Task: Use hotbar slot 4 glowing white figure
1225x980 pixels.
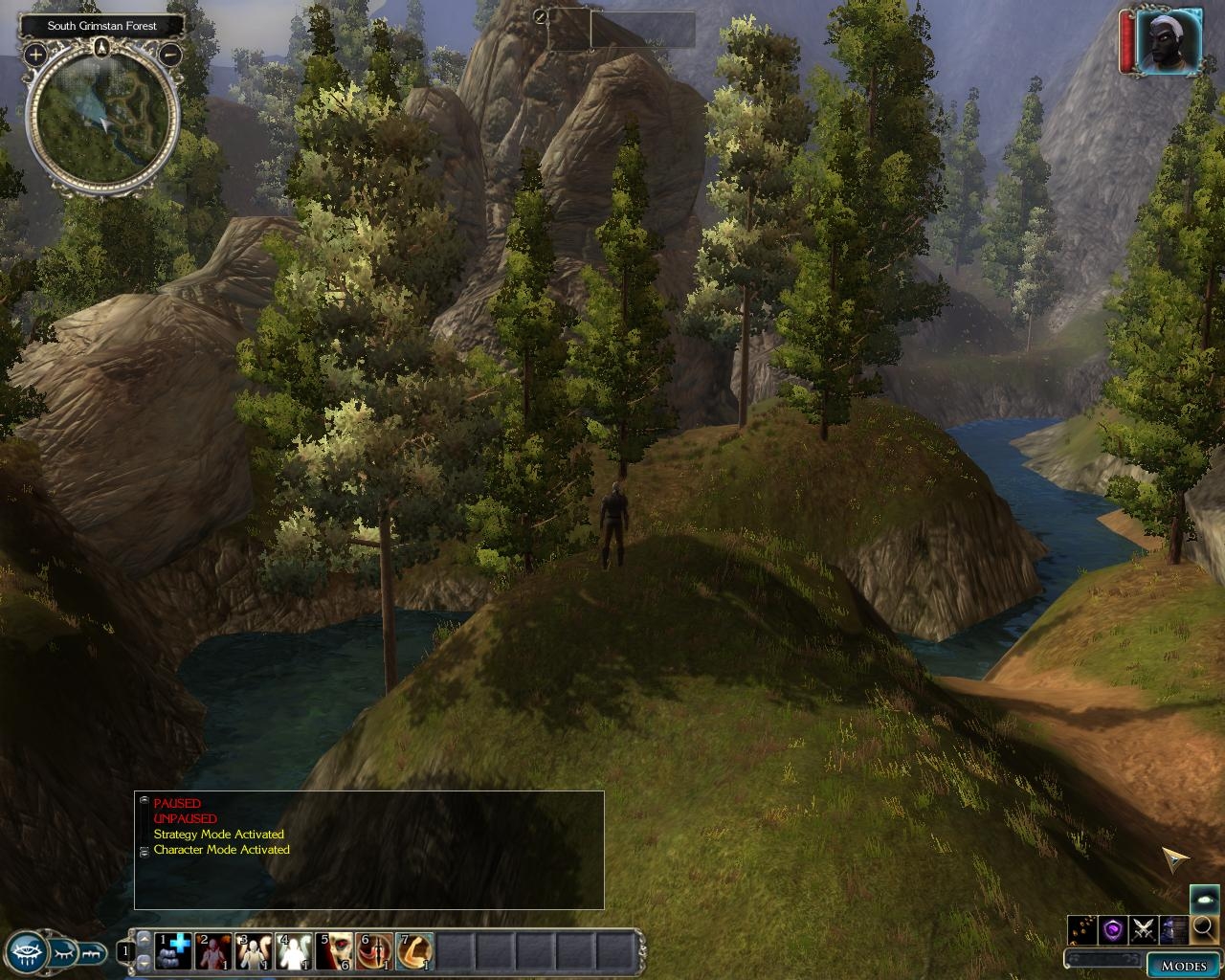Action: click(x=295, y=951)
